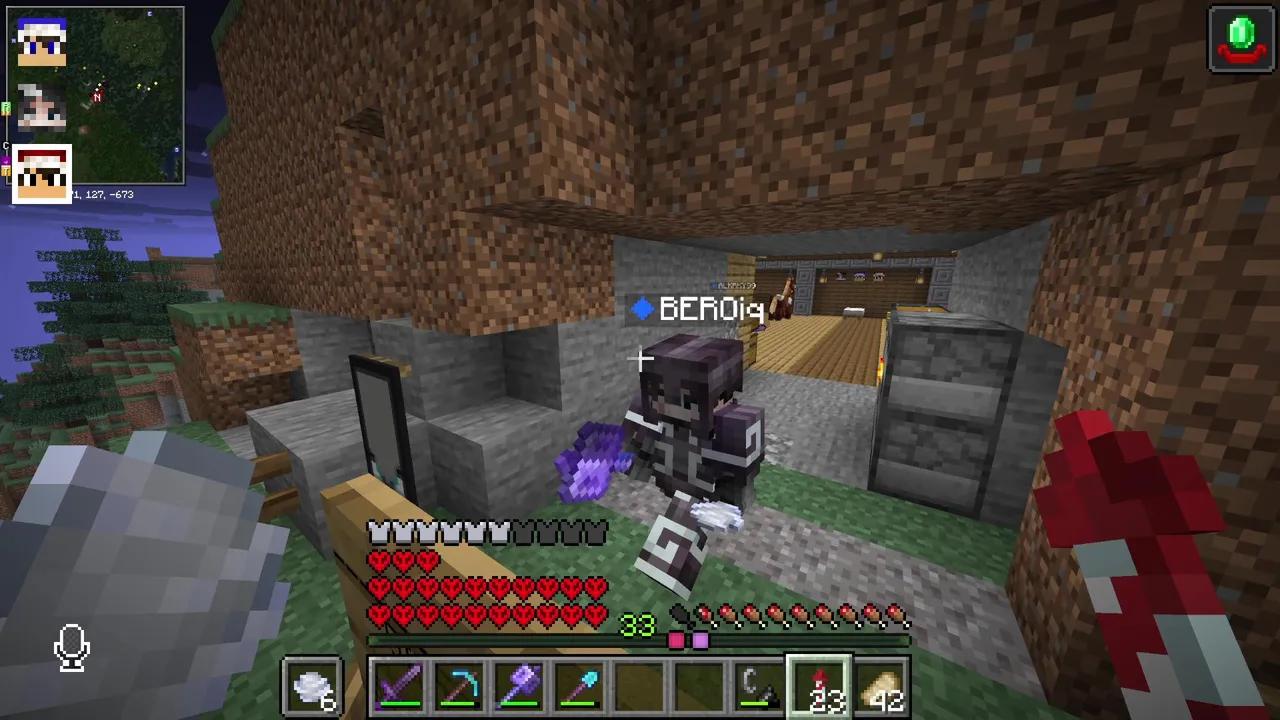Toggle the blue-hatted player's head on minimap
Screen dimensions: 1280x720
(40, 40)
